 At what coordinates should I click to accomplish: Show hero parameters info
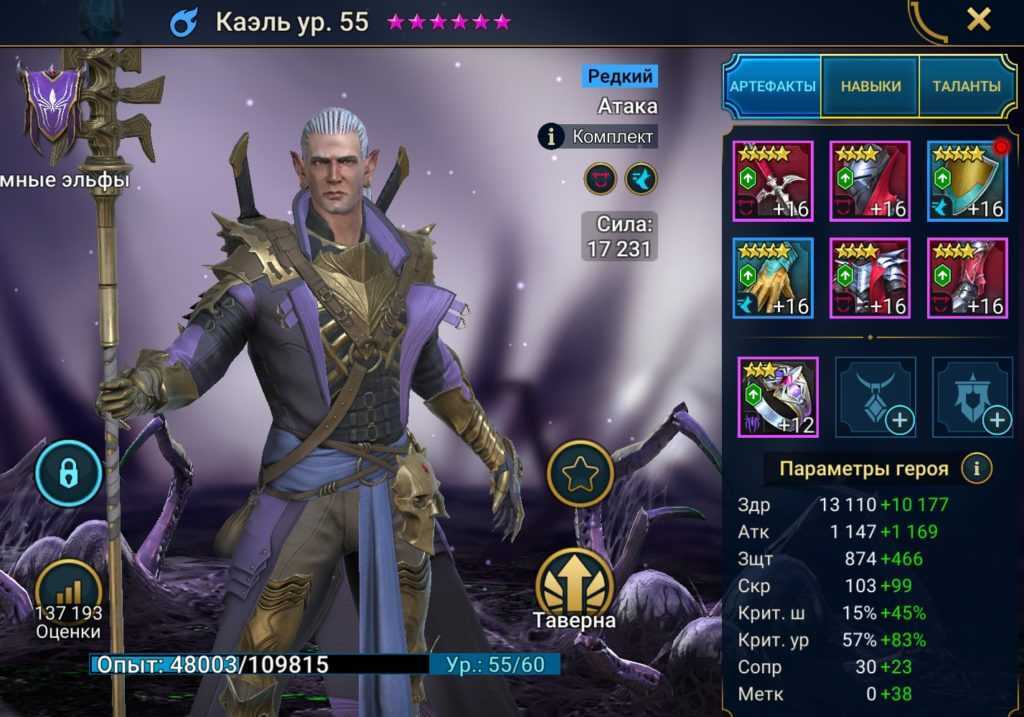[x=976, y=467]
